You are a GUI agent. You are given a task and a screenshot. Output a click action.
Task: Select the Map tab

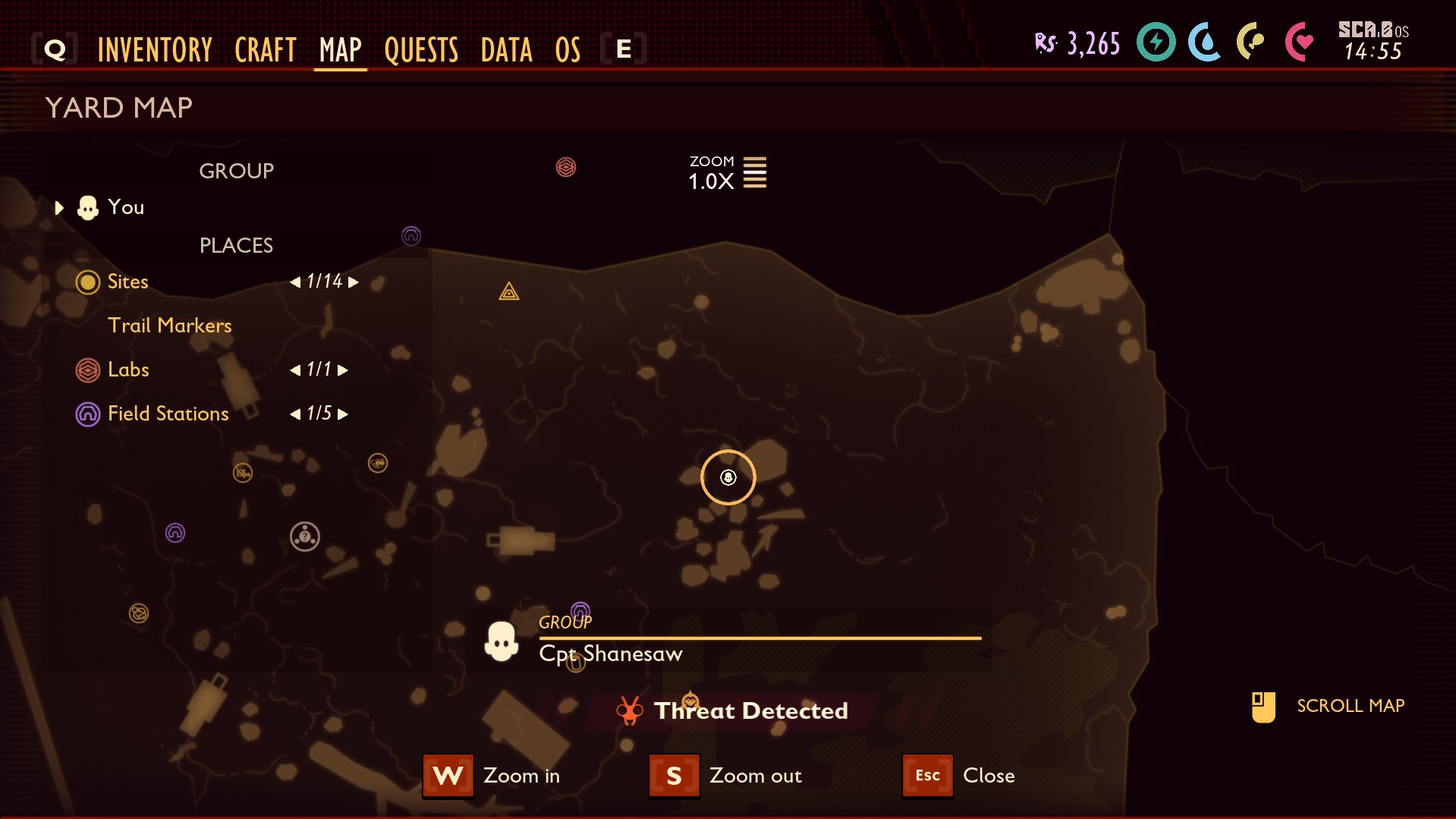click(x=340, y=50)
